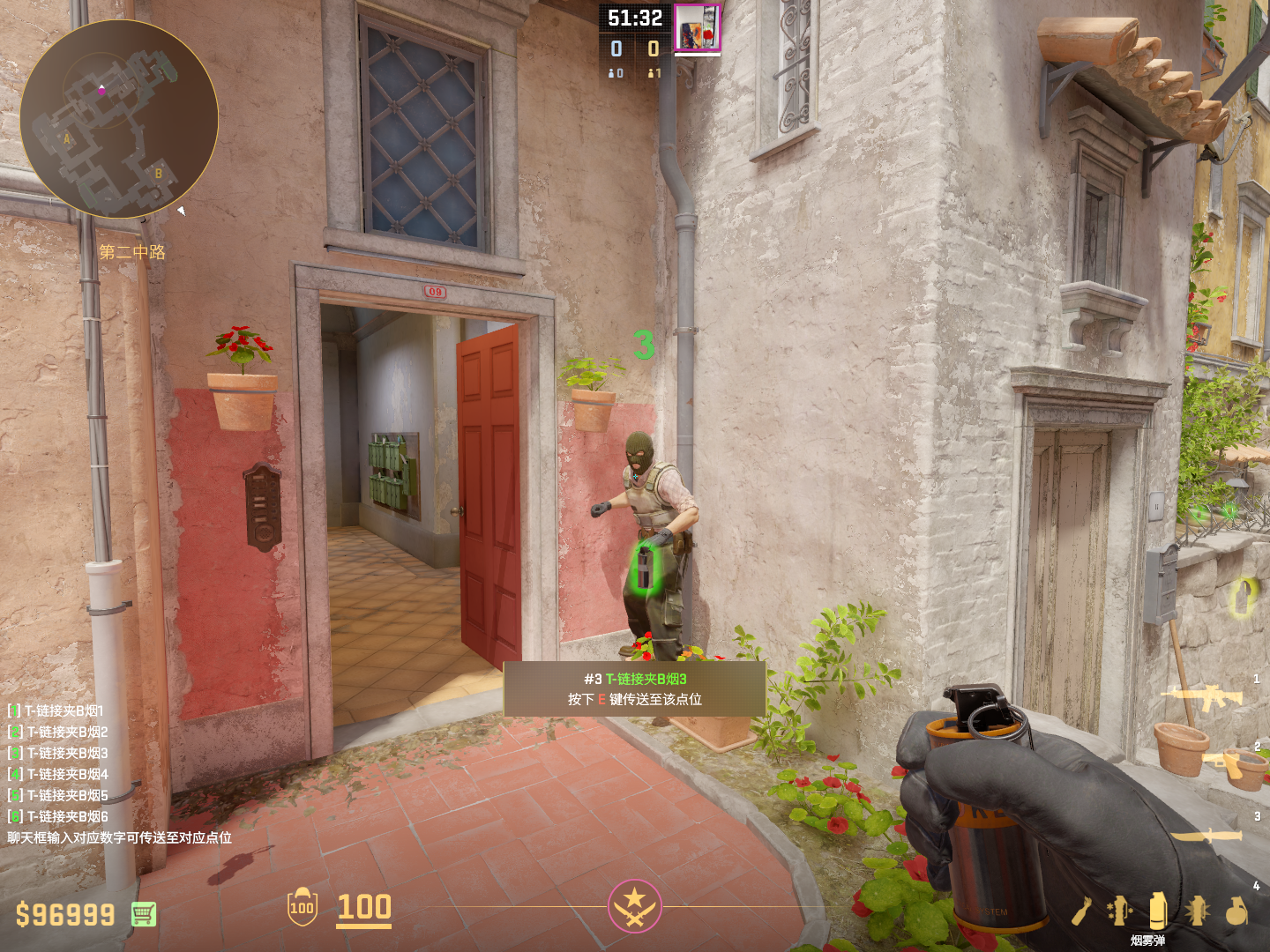Select the HE grenade icon
1270x952 pixels.
1236,911
